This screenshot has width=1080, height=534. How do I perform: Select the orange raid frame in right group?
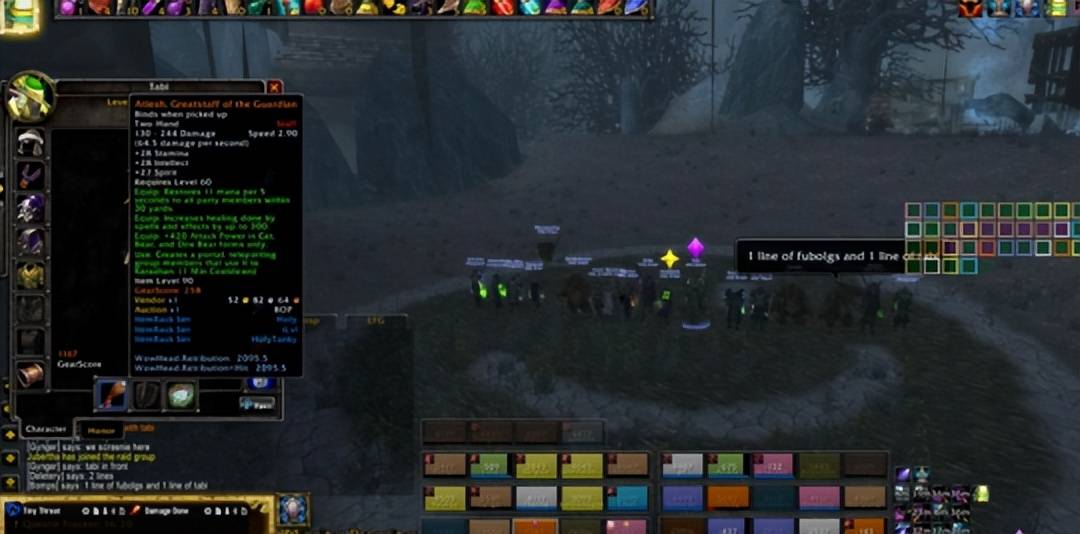pos(727,497)
